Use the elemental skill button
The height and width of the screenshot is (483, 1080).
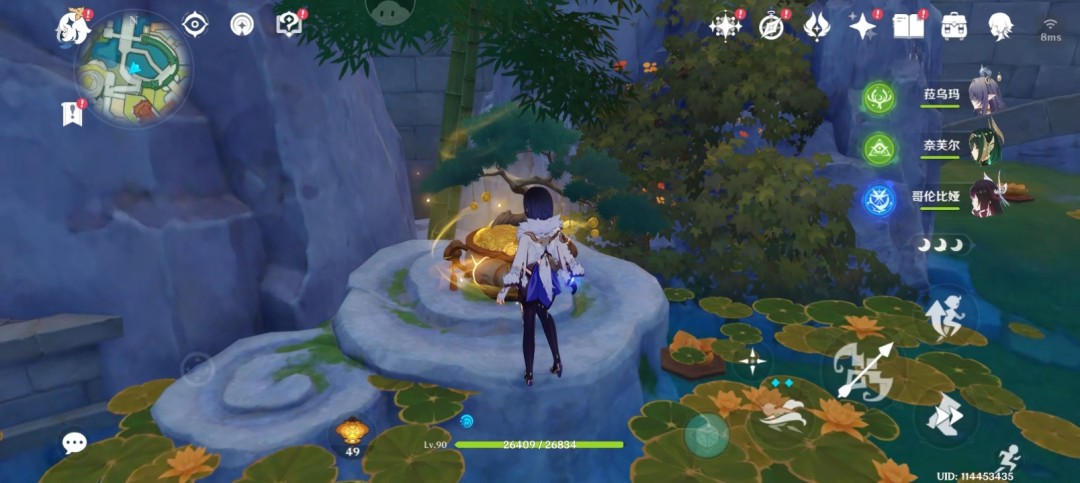pos(782,411)
